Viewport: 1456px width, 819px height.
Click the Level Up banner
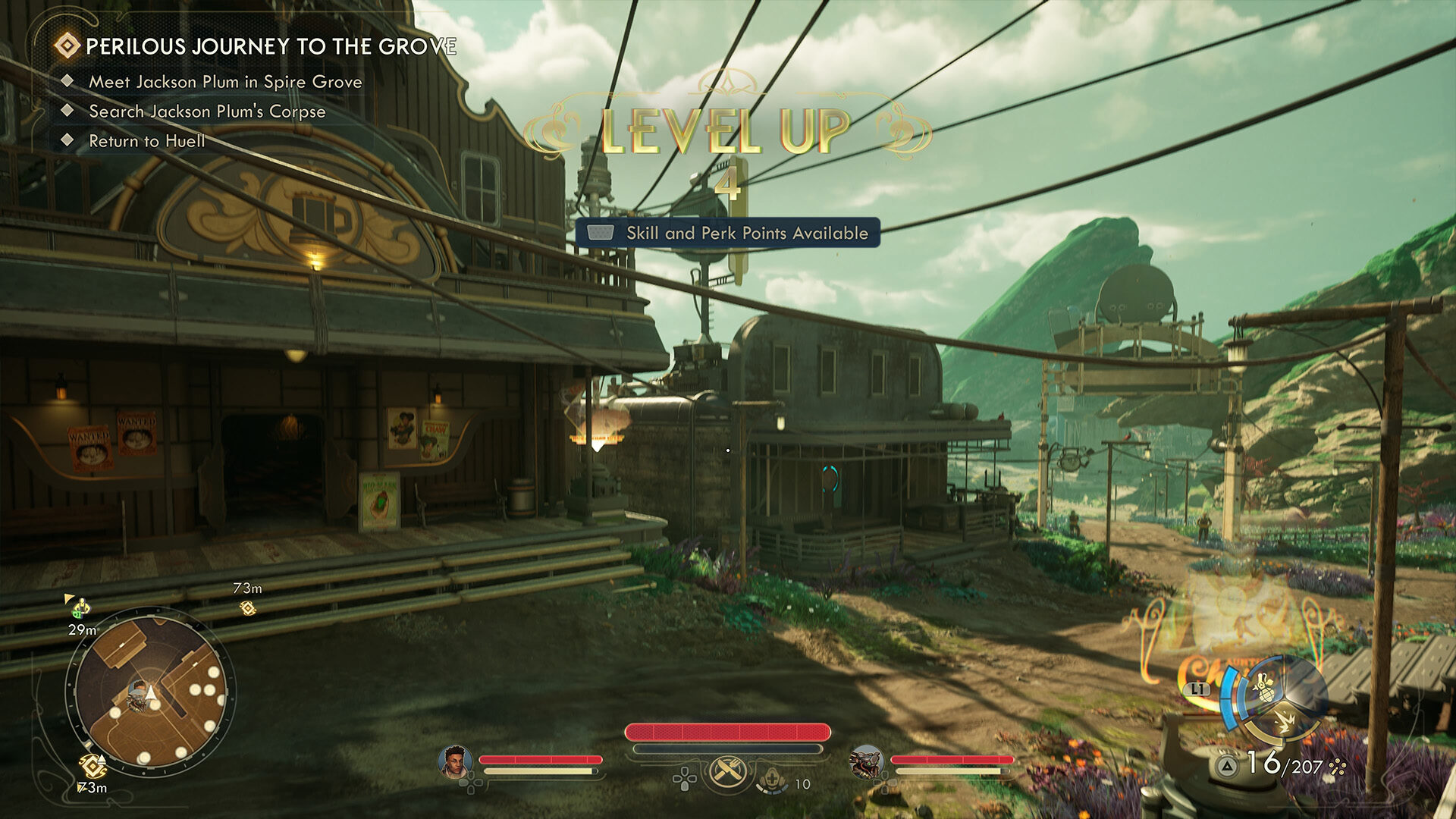point(726,131)
